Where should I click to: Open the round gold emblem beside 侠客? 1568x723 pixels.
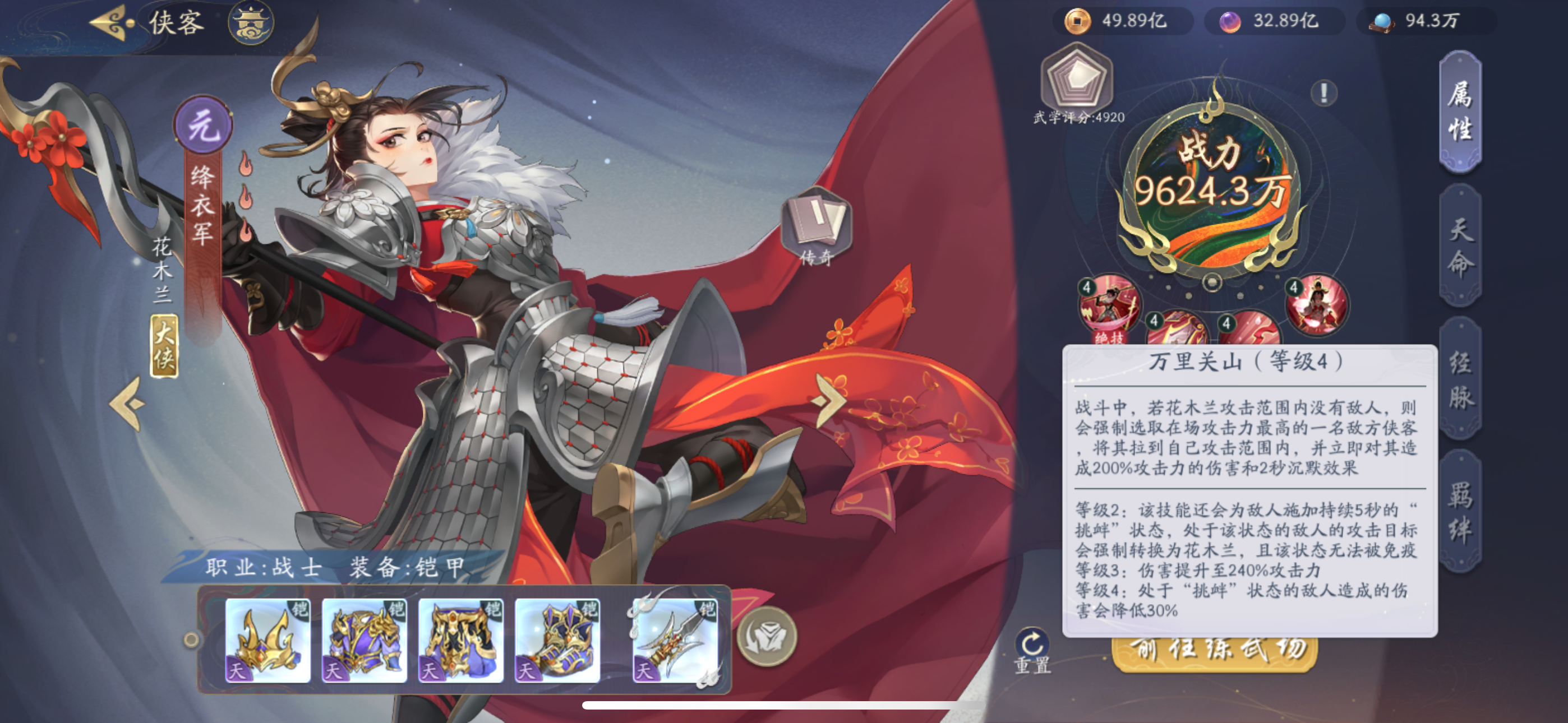click(251, 23)
